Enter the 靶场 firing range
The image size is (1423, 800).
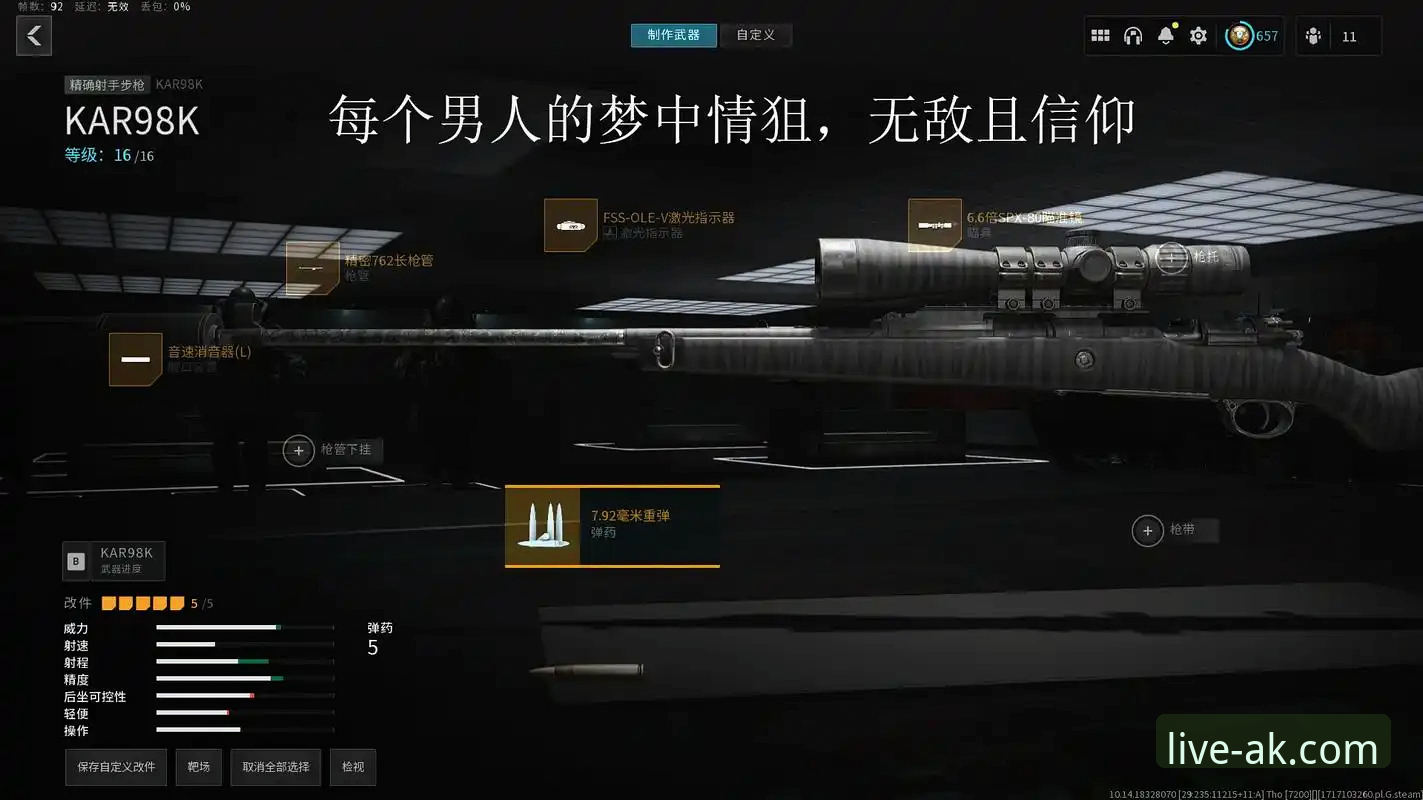coord(198,767)
